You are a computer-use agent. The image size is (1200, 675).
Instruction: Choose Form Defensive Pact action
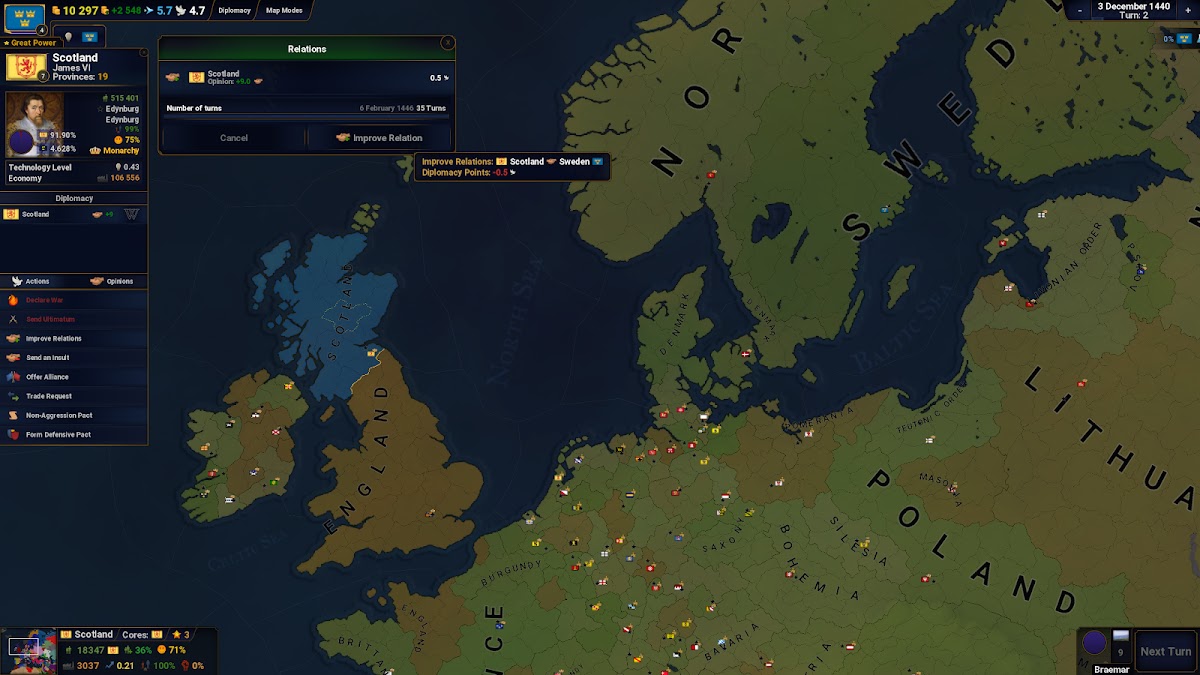click(x=58, y=435)
